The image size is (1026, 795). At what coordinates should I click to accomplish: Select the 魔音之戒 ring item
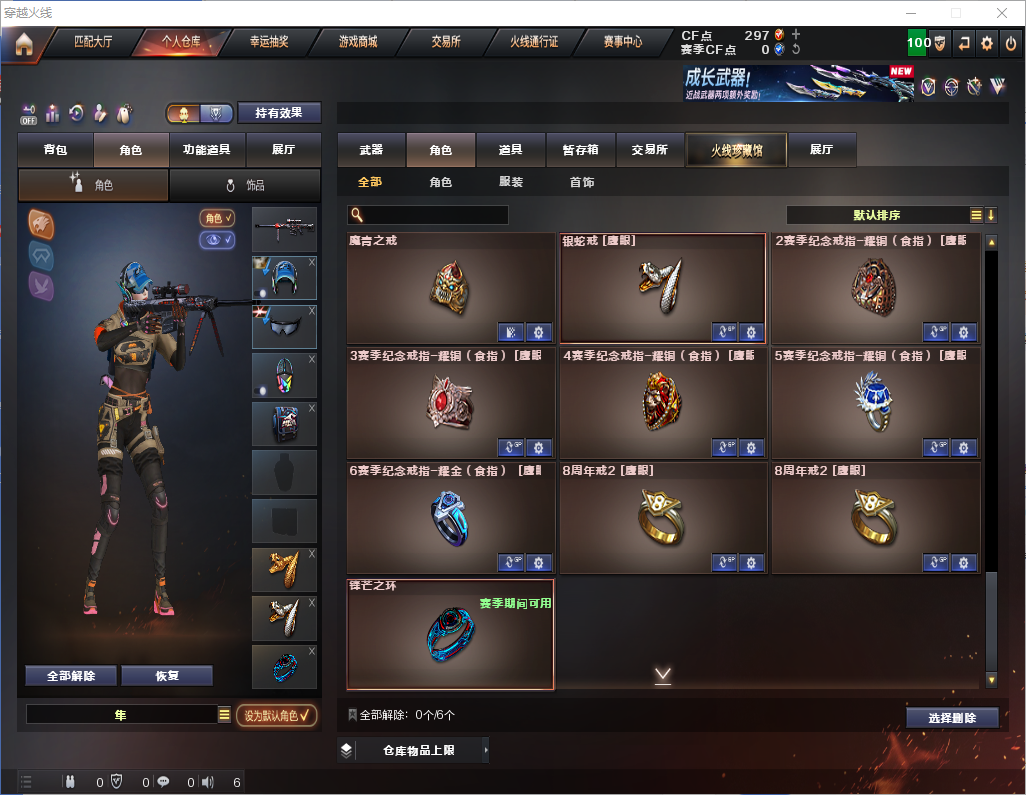[450, 288]
